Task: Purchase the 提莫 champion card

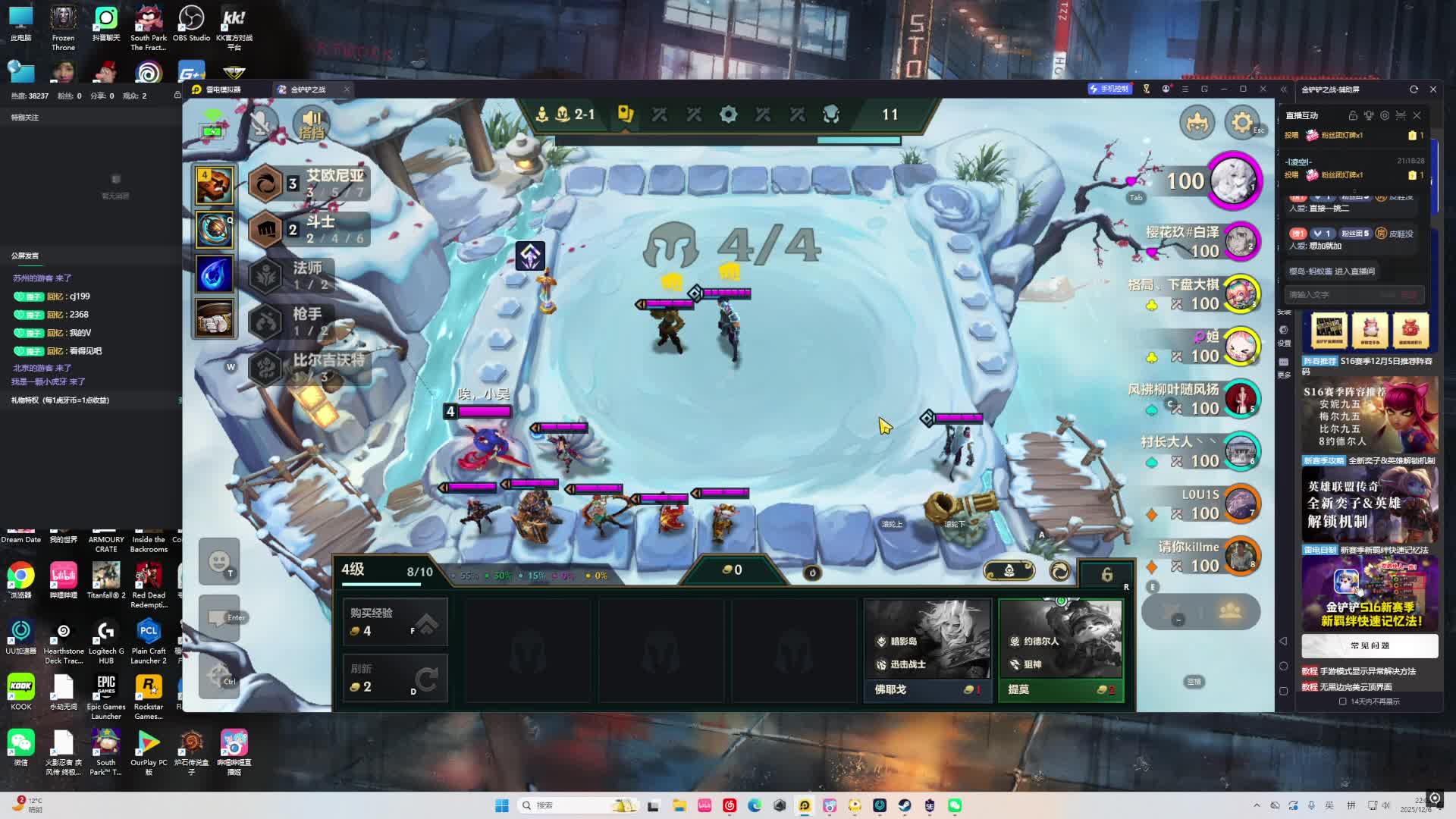Action: [x=1060, y=651]
